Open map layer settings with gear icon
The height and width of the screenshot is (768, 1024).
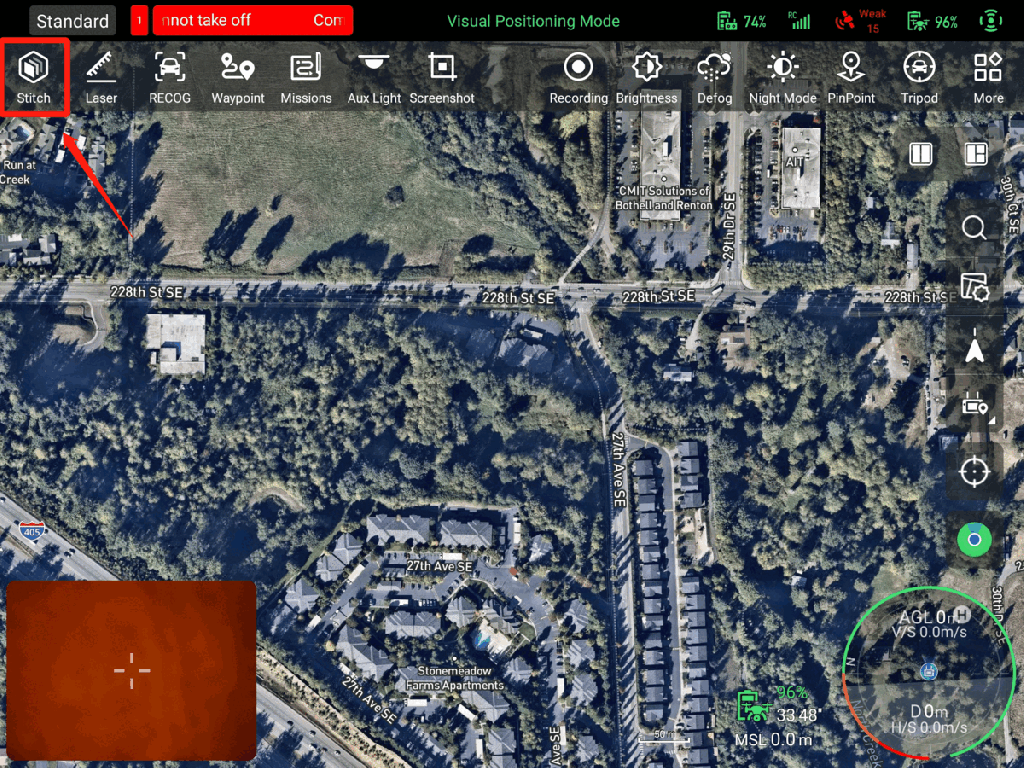974,287
